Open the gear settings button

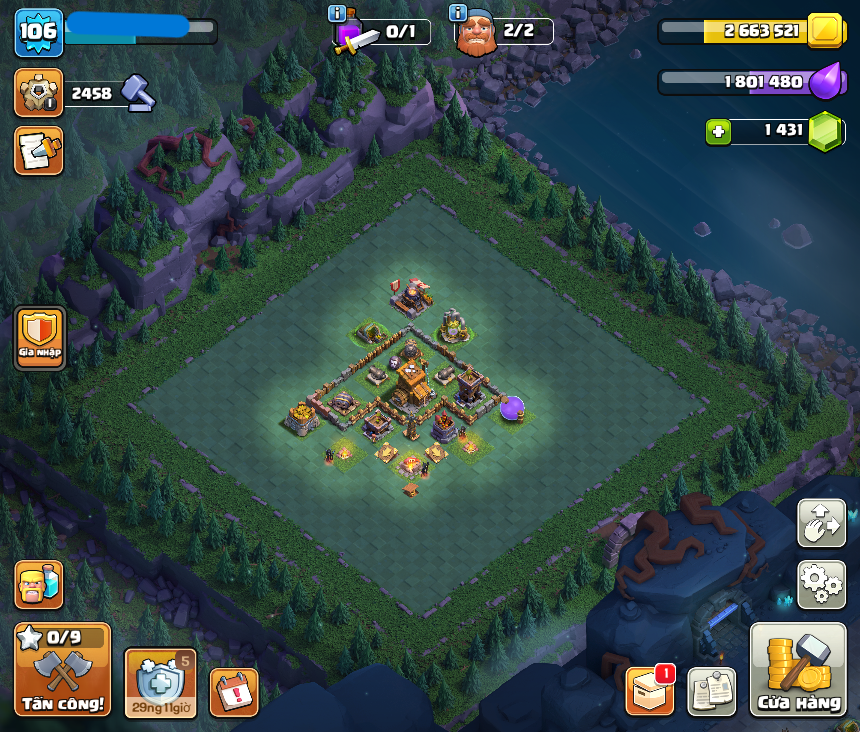coord(821,584)
